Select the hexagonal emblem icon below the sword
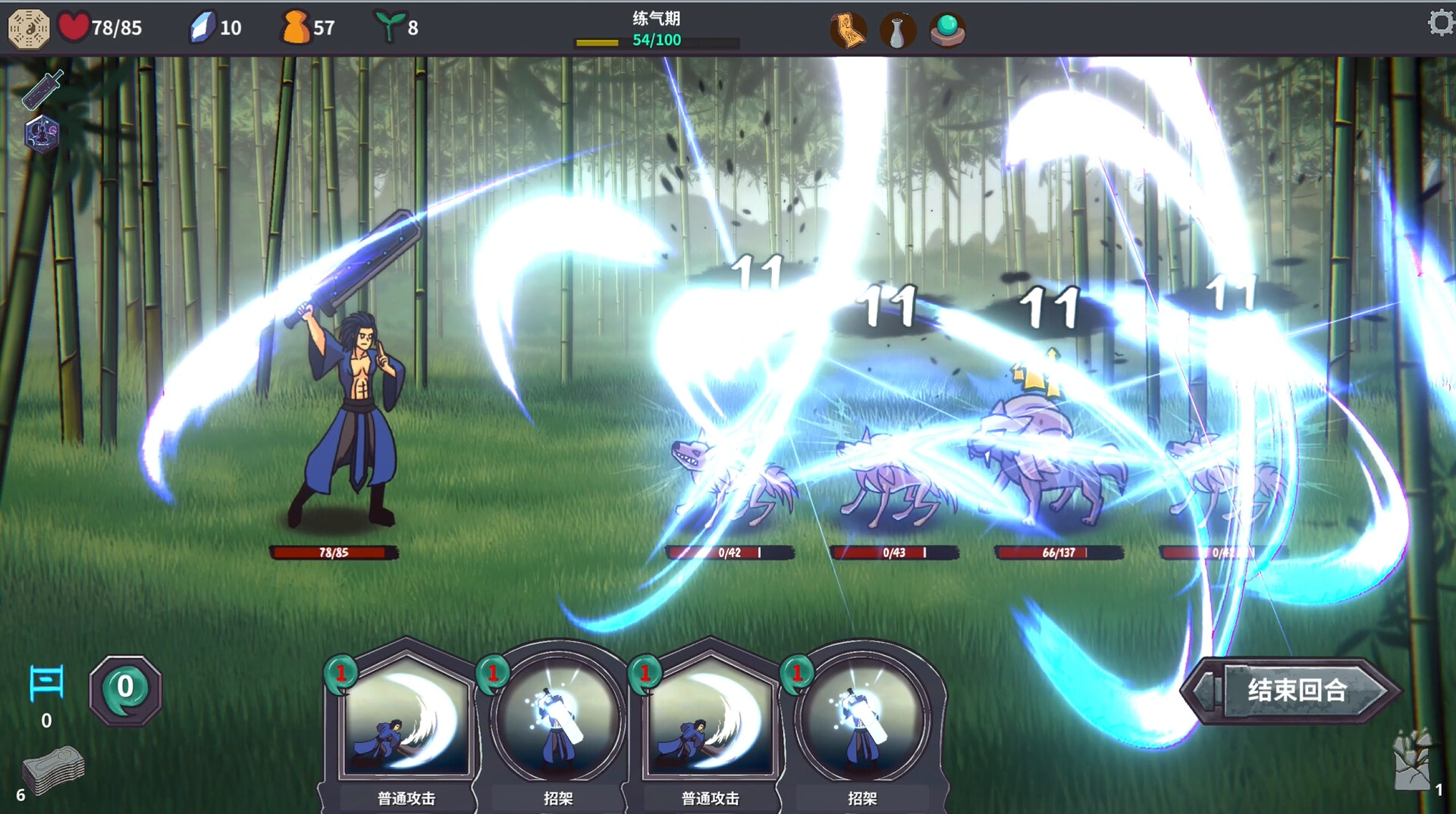Screen dimensions: 1456x814 point(40,135)
